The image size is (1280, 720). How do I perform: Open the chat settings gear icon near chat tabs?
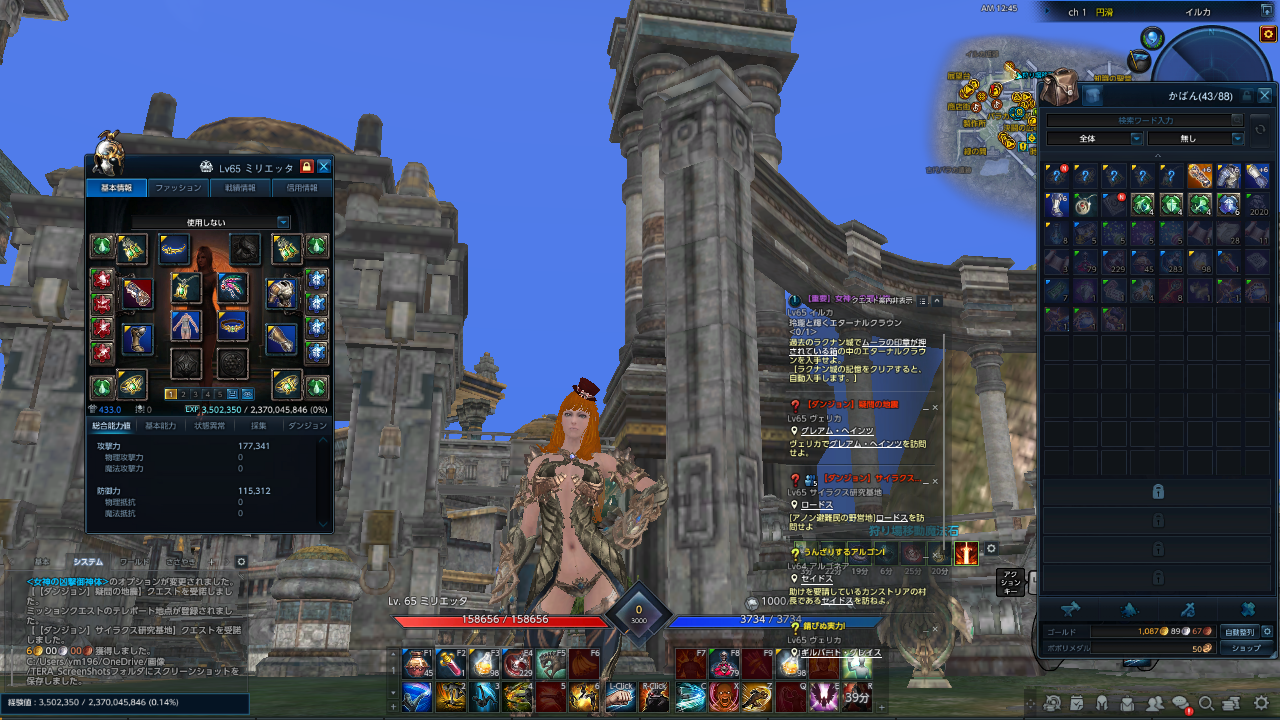(x=241, y=562)
